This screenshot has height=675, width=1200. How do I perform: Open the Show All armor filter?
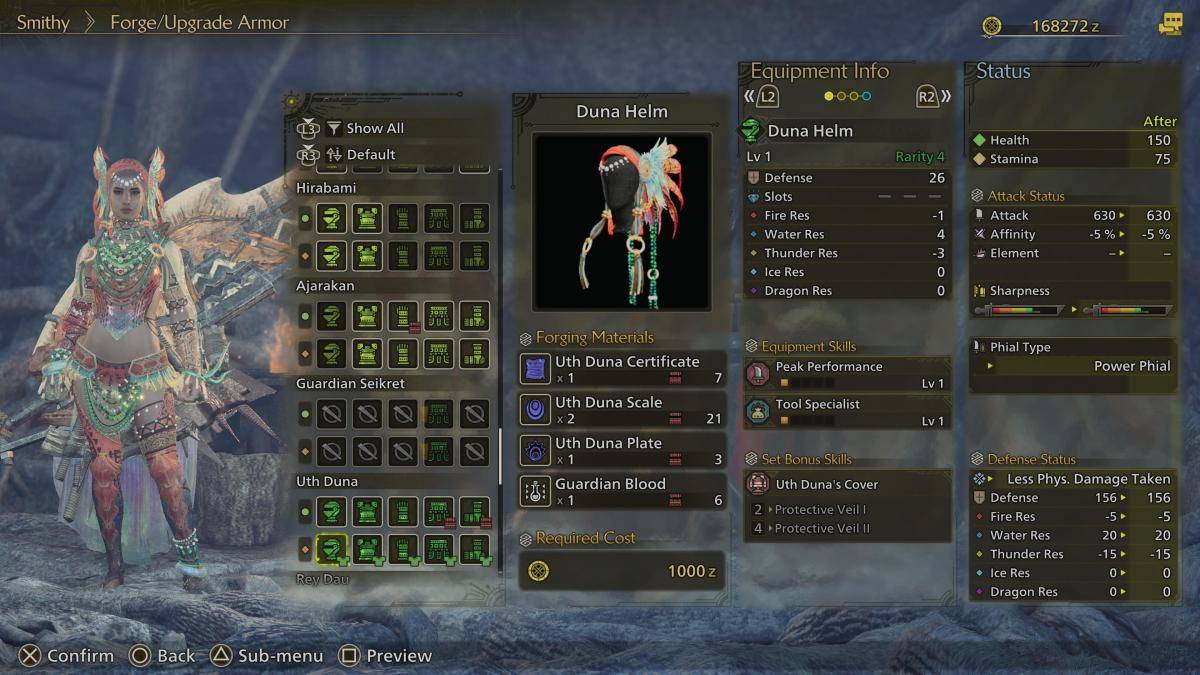click(x=374, y=128)
